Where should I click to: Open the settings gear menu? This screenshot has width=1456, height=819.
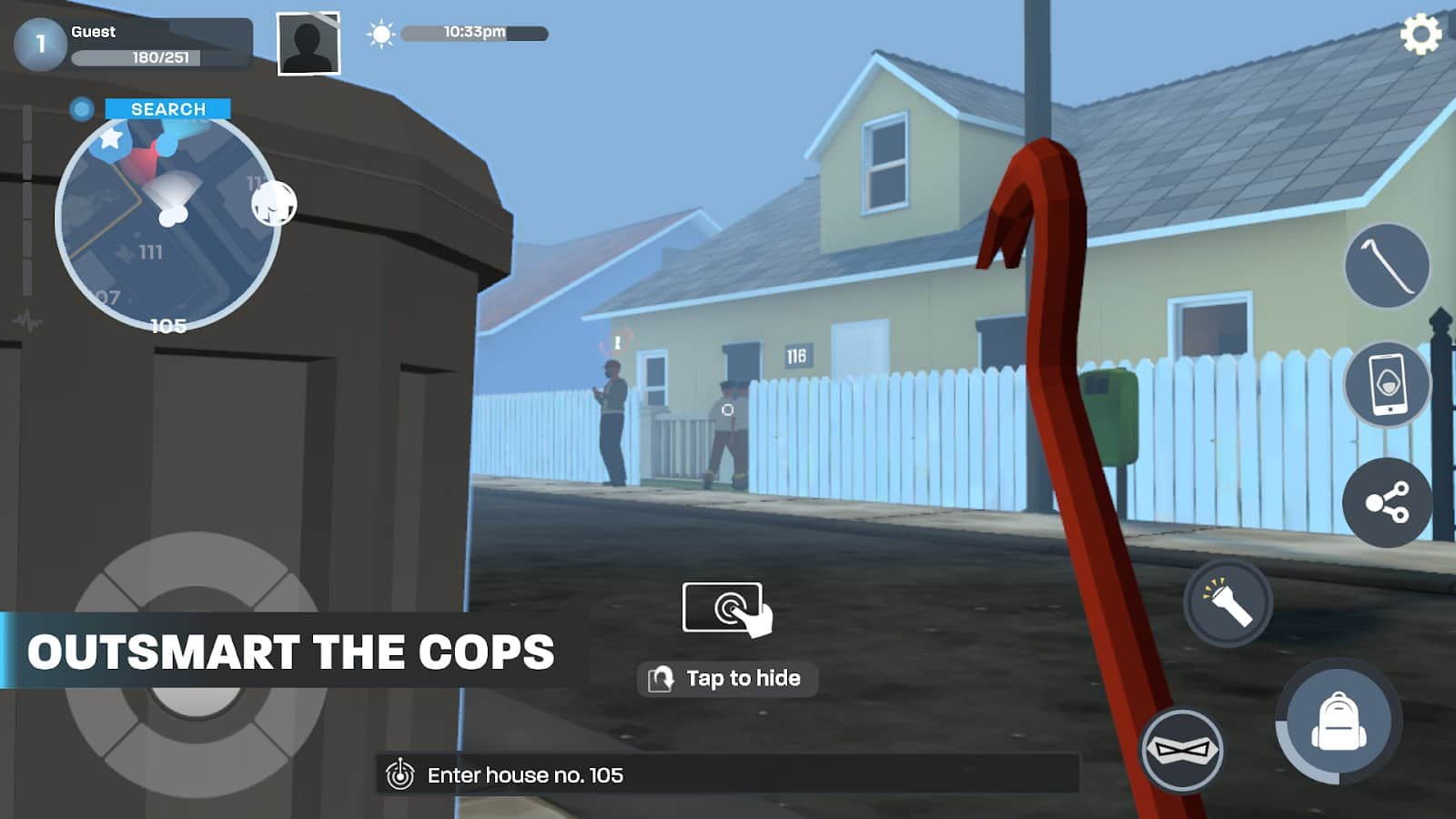coord(1421,35)
